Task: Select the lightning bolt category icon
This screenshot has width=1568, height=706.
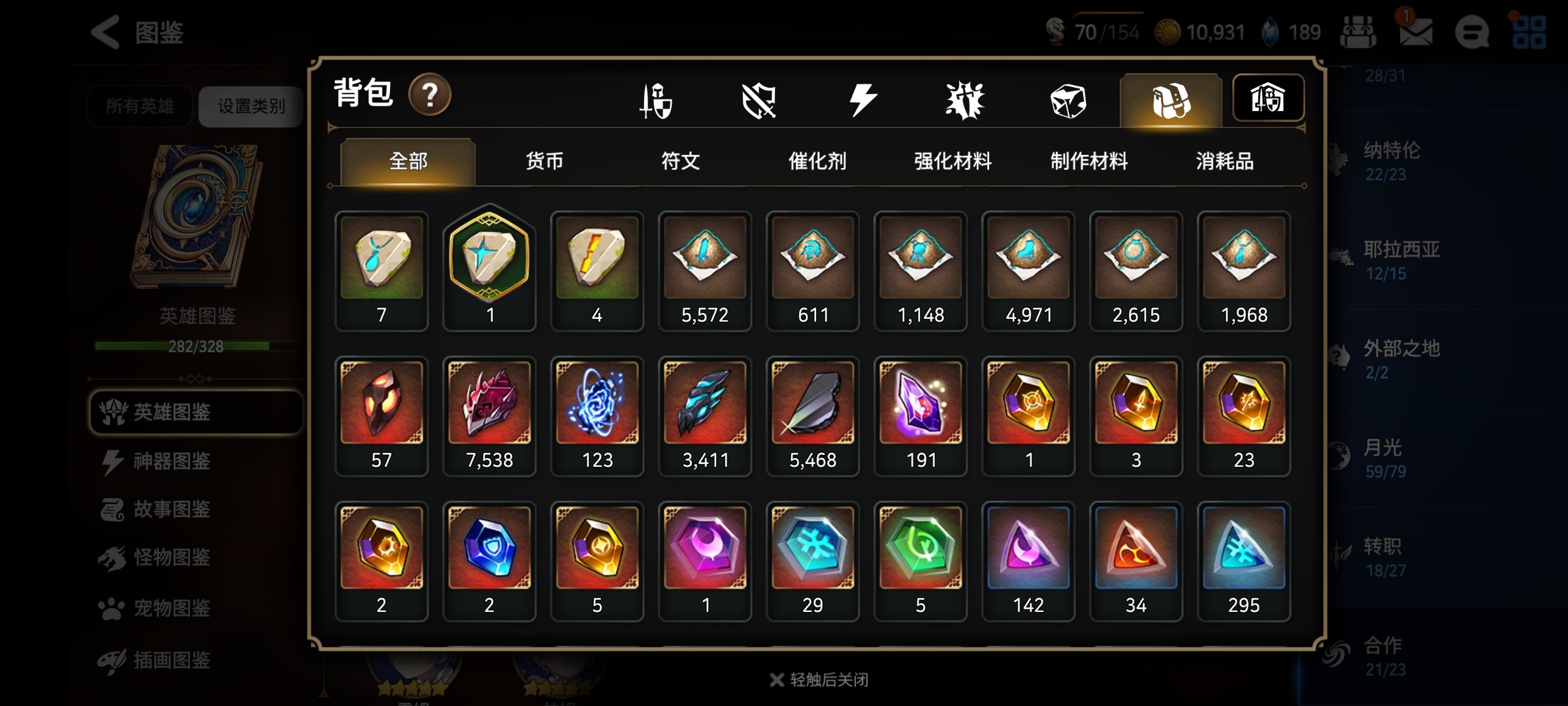Action: (x=862, y=101)
